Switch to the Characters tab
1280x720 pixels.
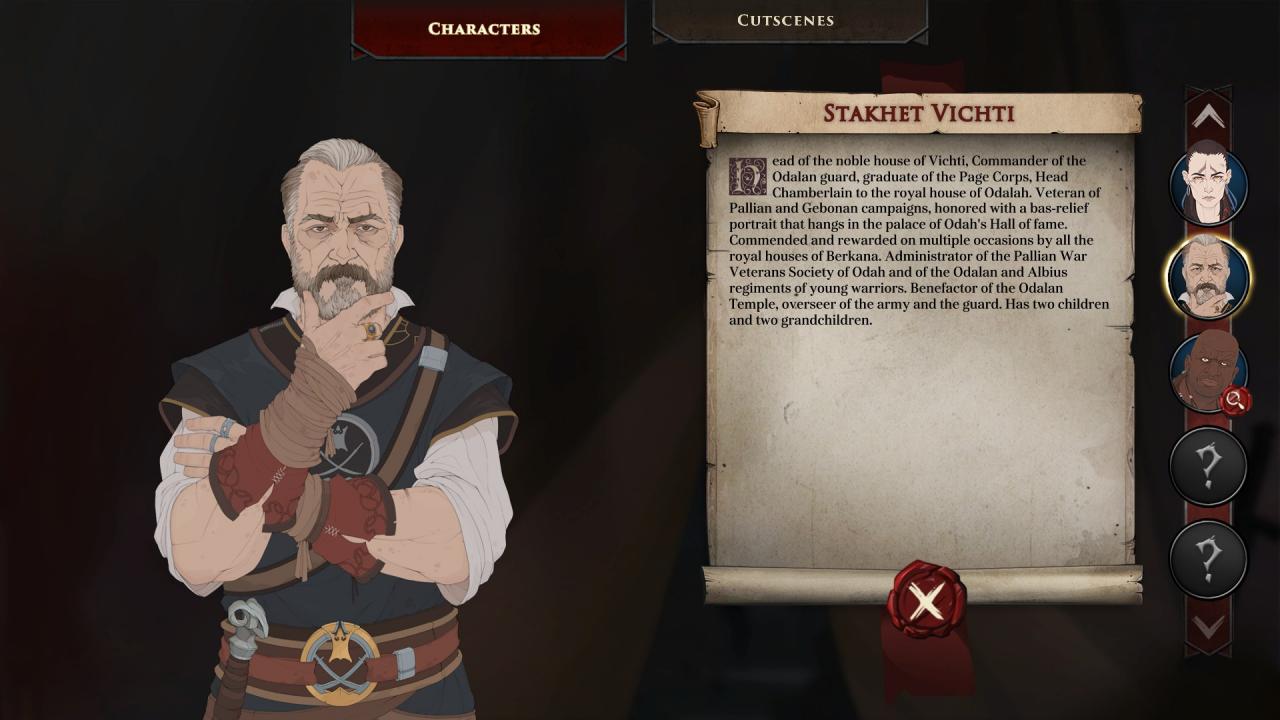(x=484, y=28)
